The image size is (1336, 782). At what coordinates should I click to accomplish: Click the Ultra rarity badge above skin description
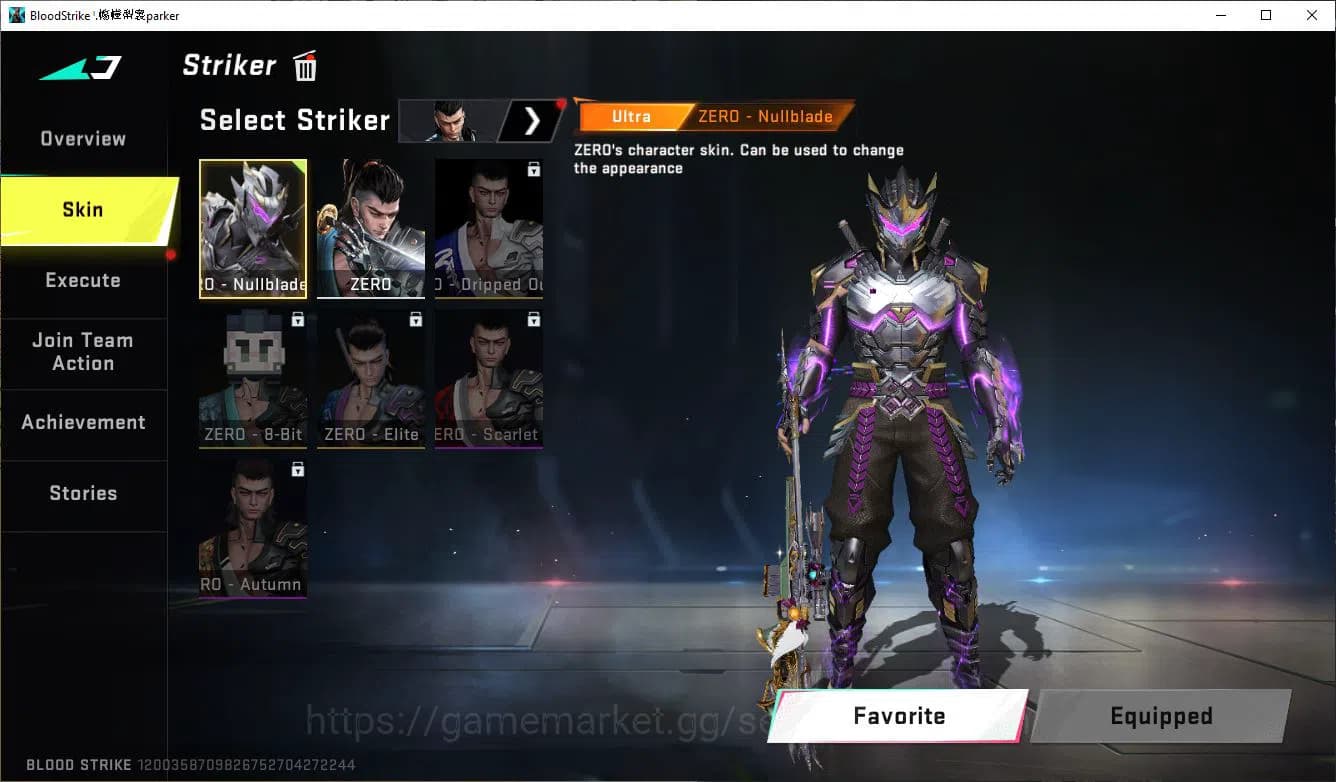point(631,116)
